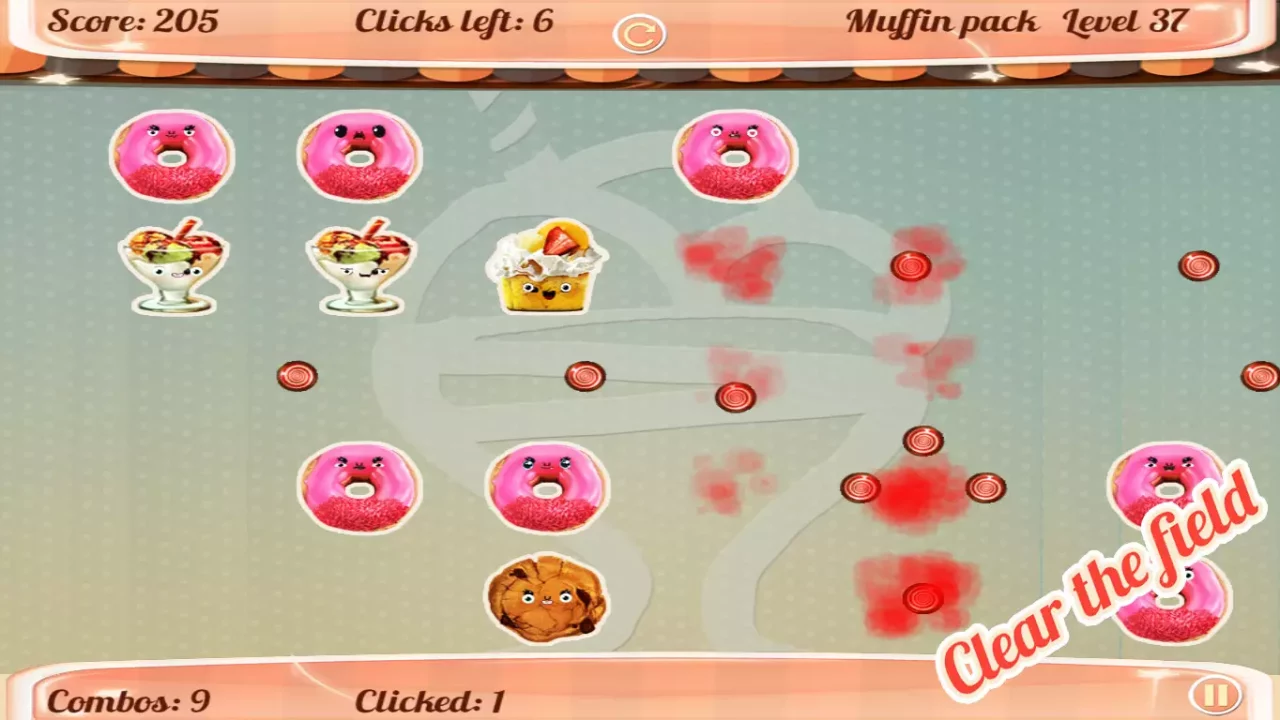This screenshot has width=1280, height=720.
Task: Select the candy in the top-right corner
Action: [1197, 265]
